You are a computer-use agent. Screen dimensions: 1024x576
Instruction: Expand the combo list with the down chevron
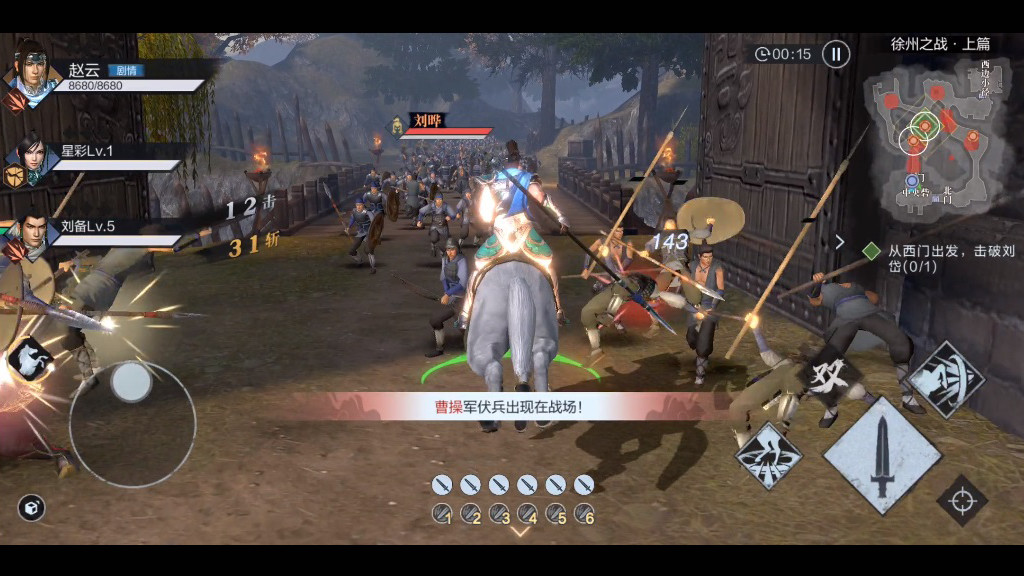click(x=519, y=532)
